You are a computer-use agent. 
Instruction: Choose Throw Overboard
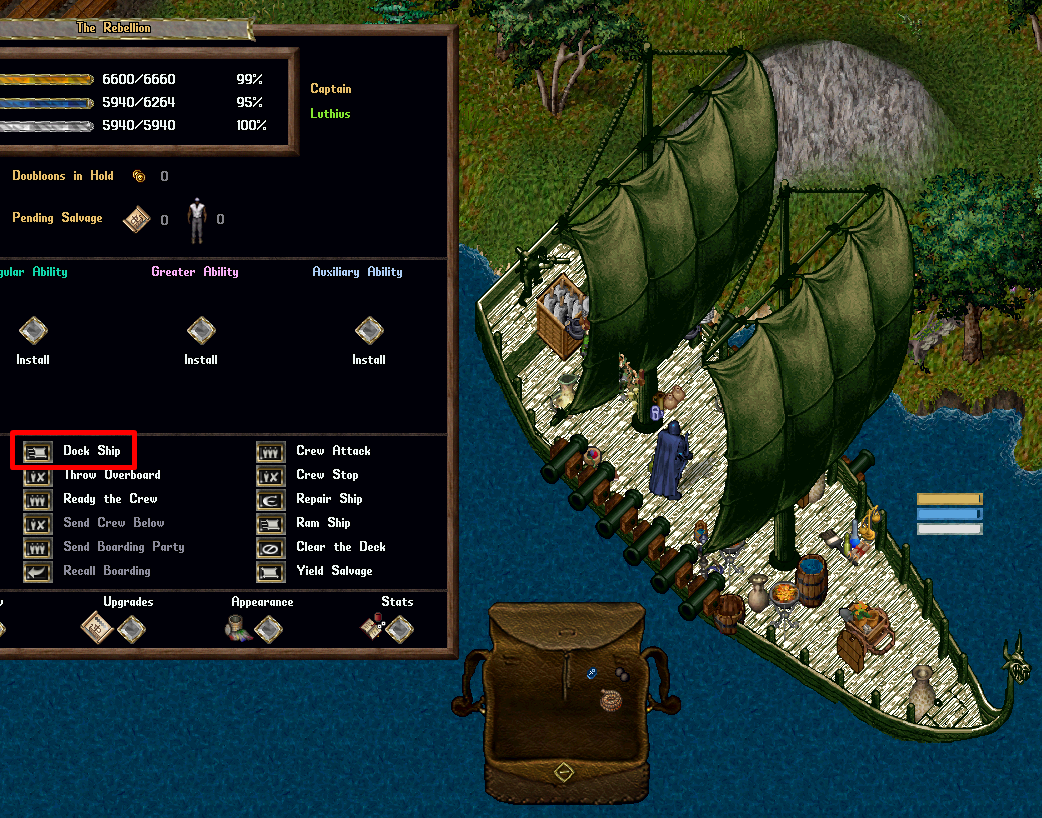38,475
